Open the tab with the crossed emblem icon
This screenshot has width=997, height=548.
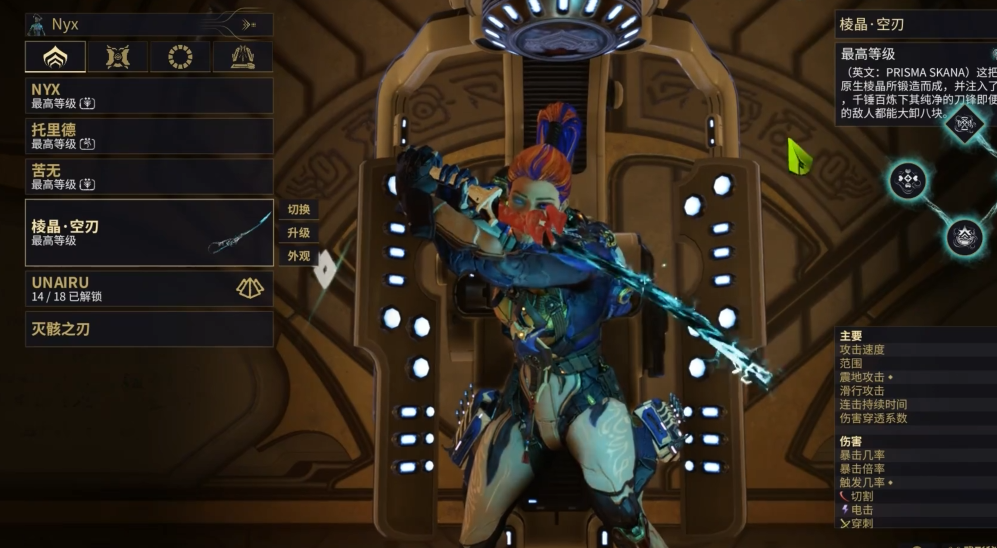point(118,57)
